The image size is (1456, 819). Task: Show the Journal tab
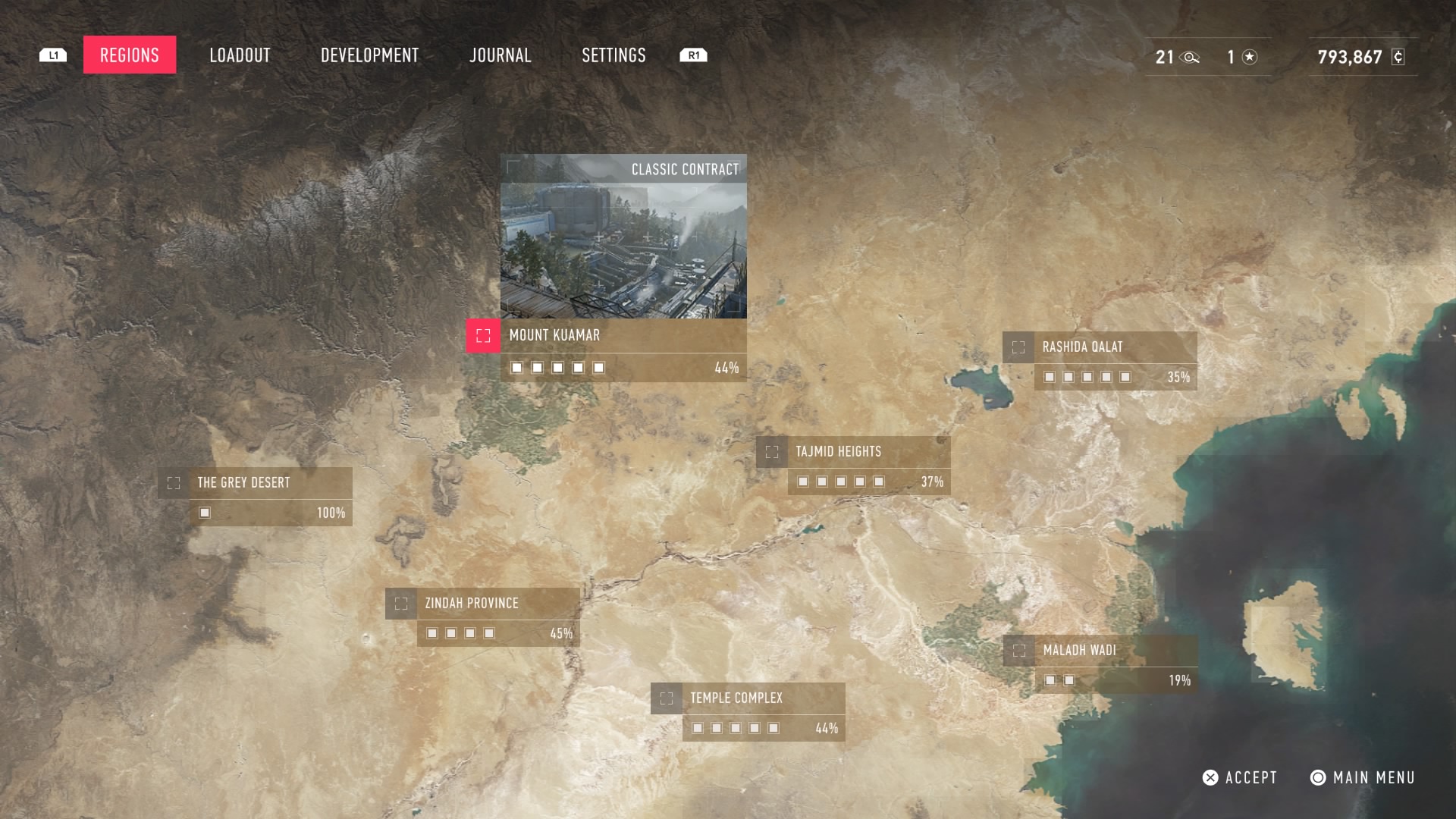(500, 55)
